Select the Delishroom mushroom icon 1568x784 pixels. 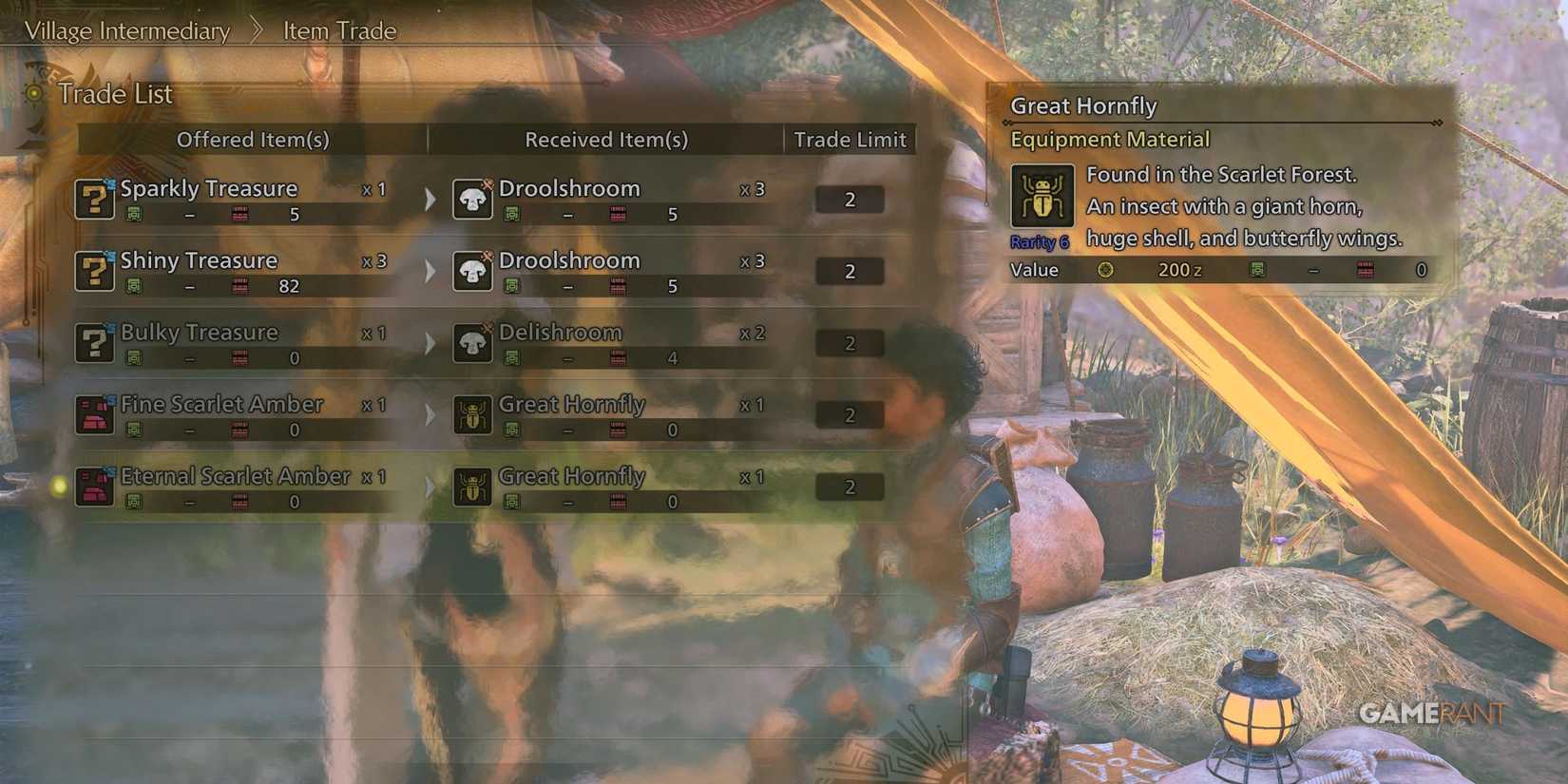(x=471, y=343)
